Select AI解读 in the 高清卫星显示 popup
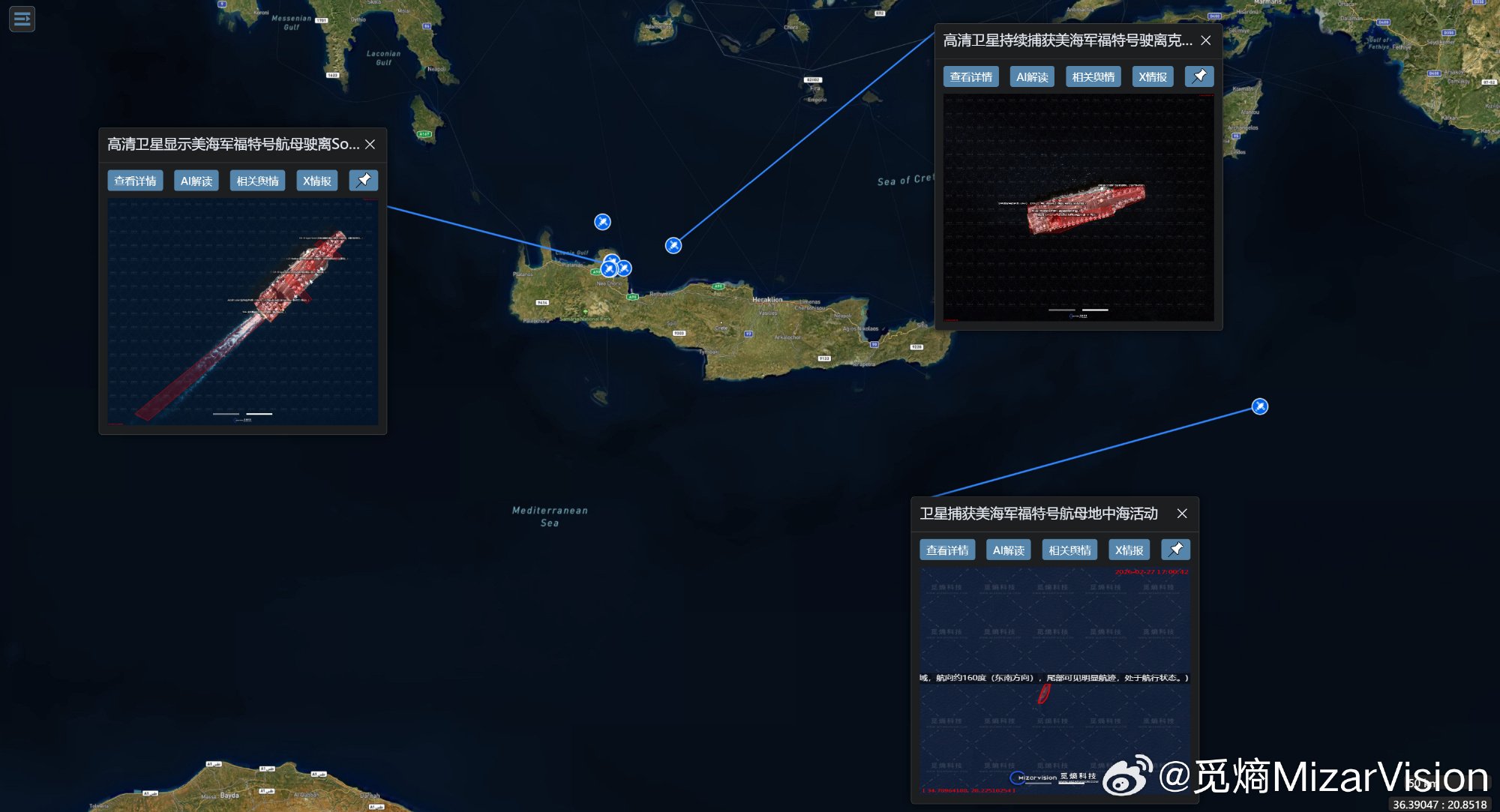This screenshot has height=812, width=1500. tap(196, 181)
